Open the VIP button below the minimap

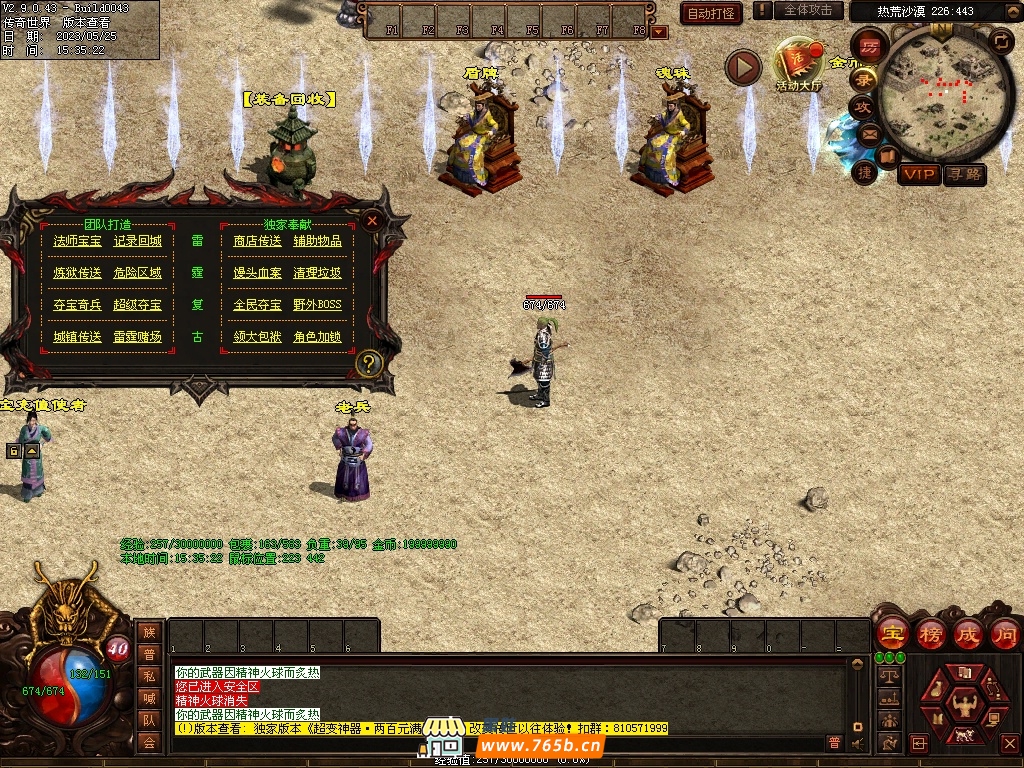coord(918,174)
